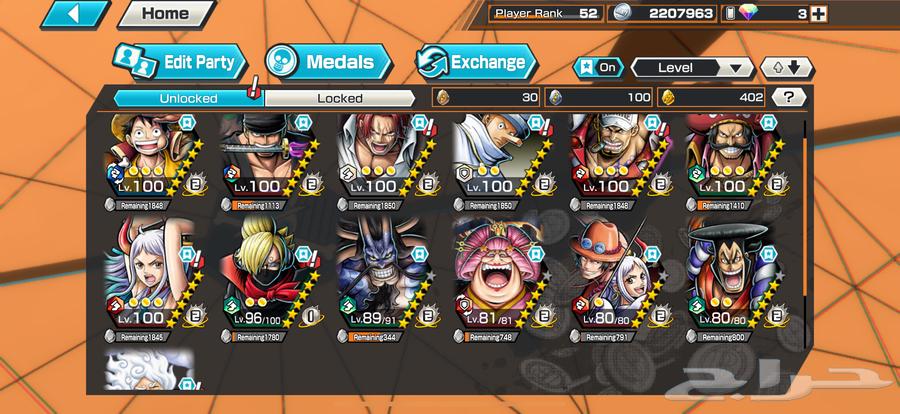The height and width of the screenshot is (414, 900).
Task: Select the Unlocked tab
Action: point(184,98)
